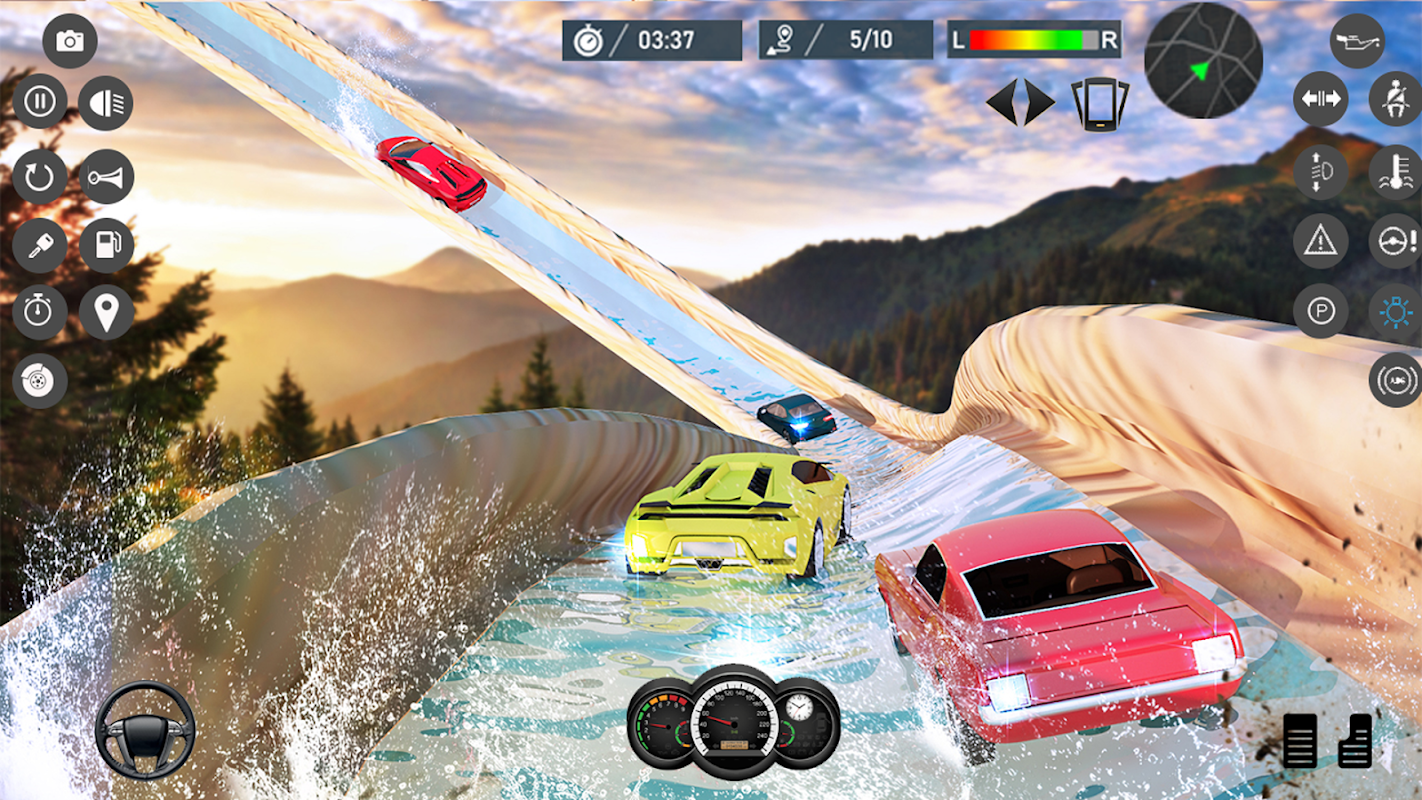Viewport: 1422px width, 800px height.
Task: Toggle the seatbelt button
Action: 1395,99
